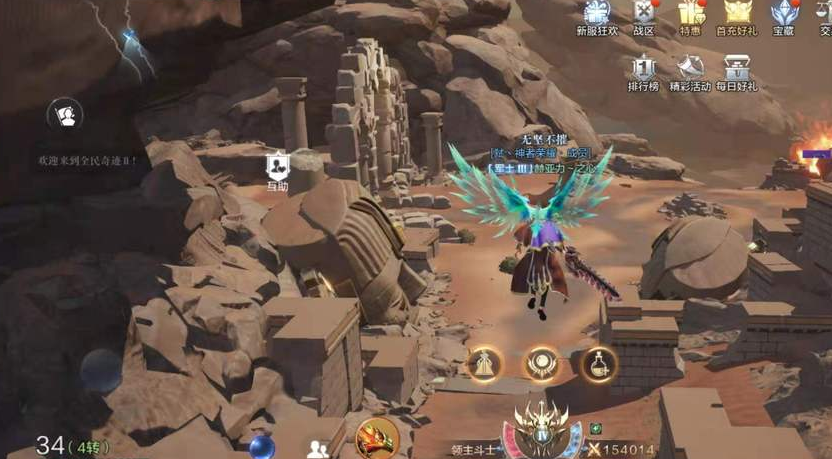Viewport: 832px width, 459px height.
Task: Open the 新服狂欢 event icon
Action: [597, 14]
